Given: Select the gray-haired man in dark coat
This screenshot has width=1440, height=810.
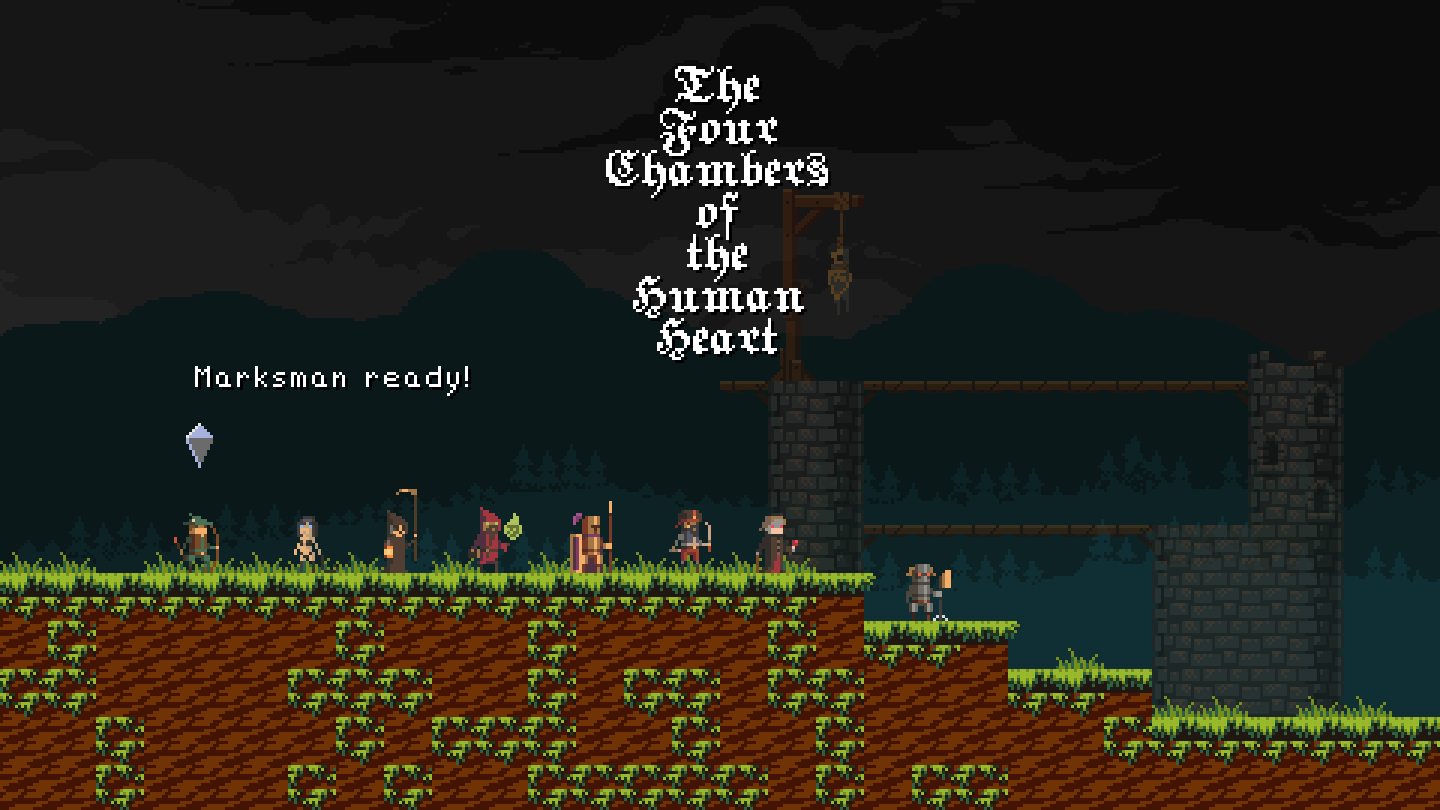Looking at the screenshot, I should coord(773,543).
